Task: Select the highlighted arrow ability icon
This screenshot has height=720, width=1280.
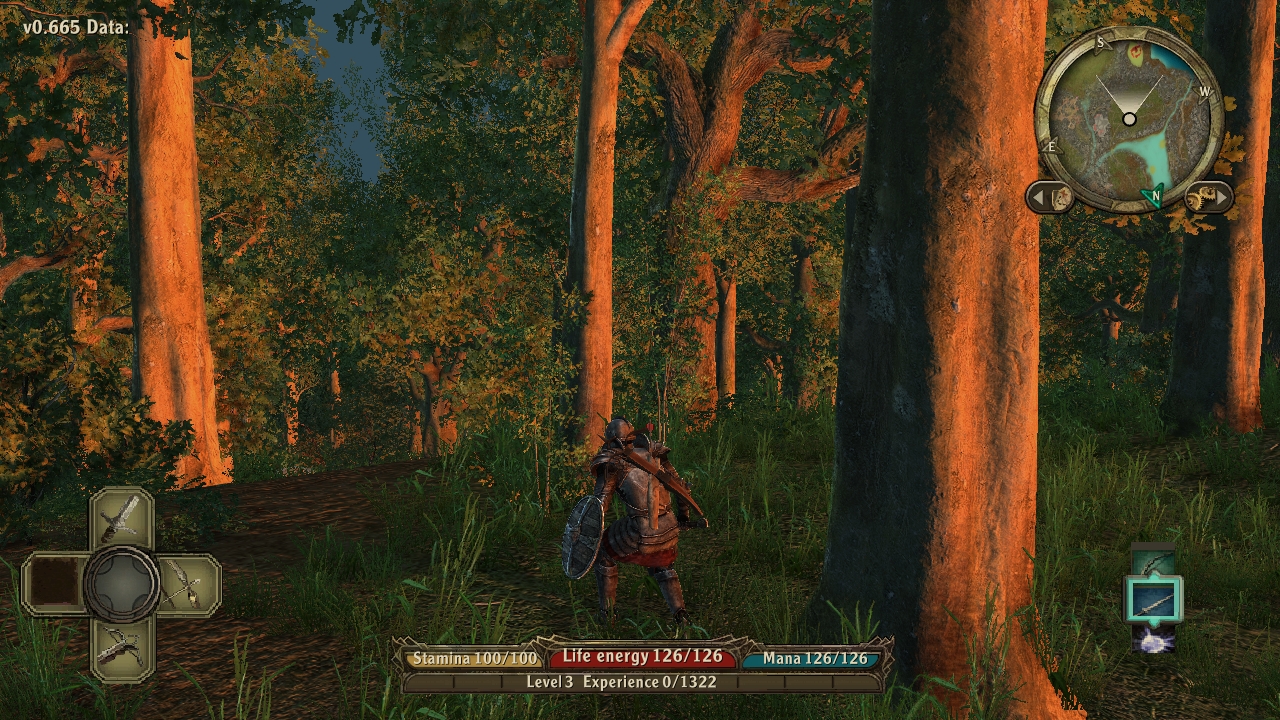Action: (1155, 600)
